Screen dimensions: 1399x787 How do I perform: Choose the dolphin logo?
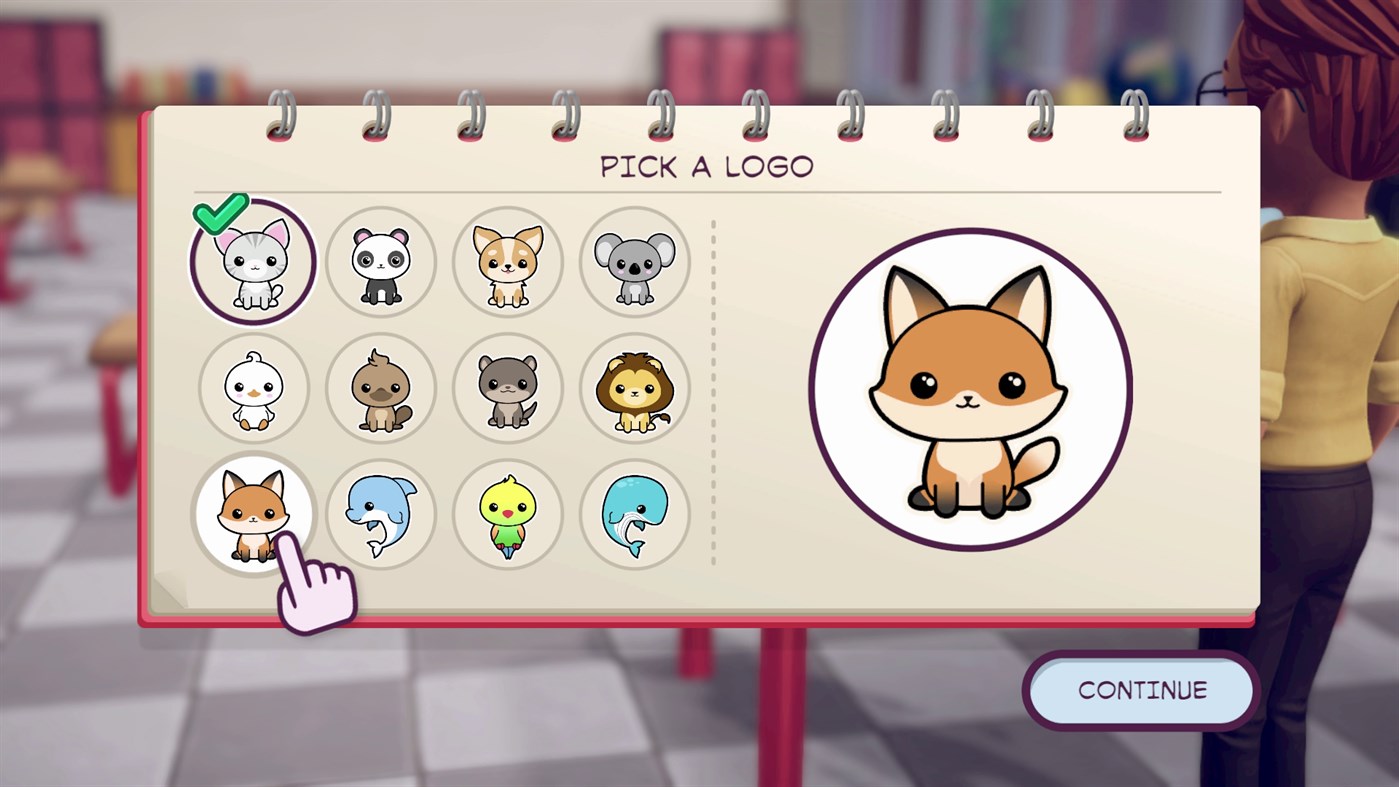pos(380,514)
